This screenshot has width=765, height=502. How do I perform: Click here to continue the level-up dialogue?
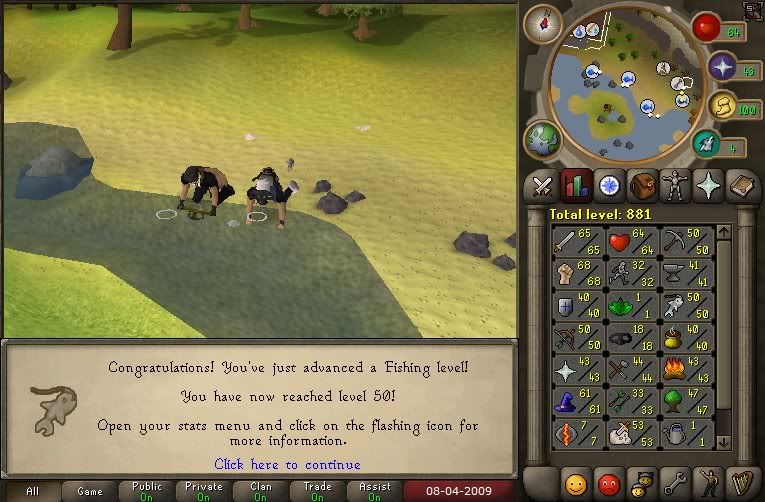(x=287, y=464)
